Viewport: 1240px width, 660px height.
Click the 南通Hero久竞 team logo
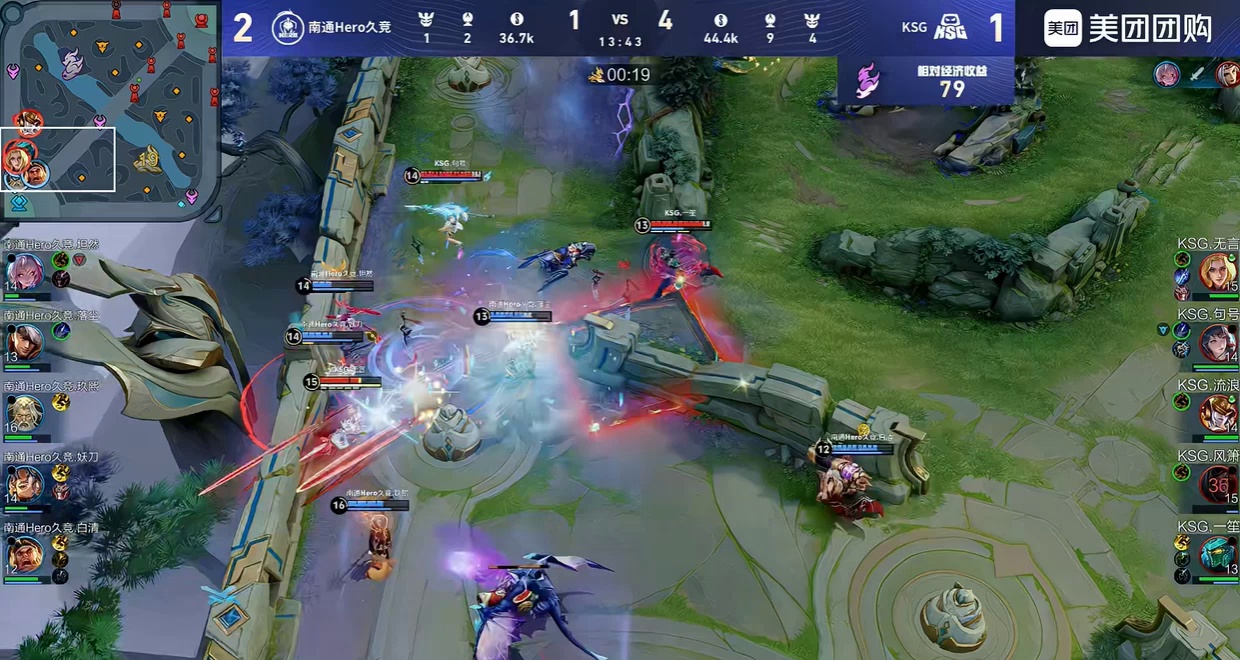(288, 27)
